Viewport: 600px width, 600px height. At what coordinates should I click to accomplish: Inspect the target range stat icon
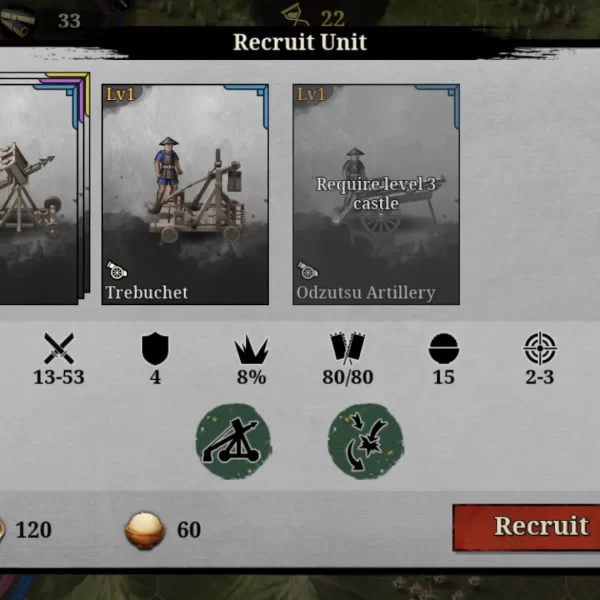[x=540, y=348]
